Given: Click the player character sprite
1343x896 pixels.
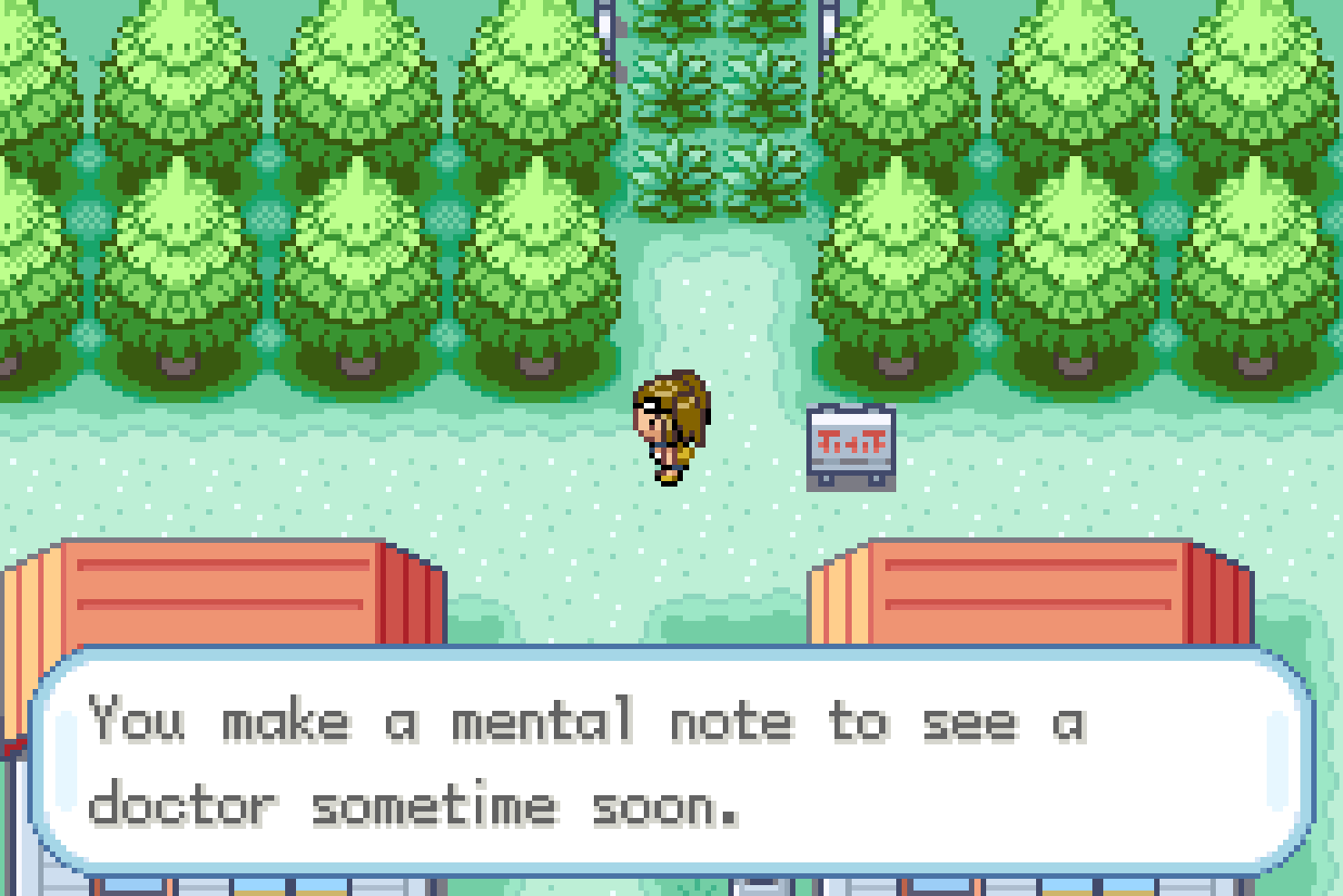Looking at the screenshot, I should click(674, 427).
